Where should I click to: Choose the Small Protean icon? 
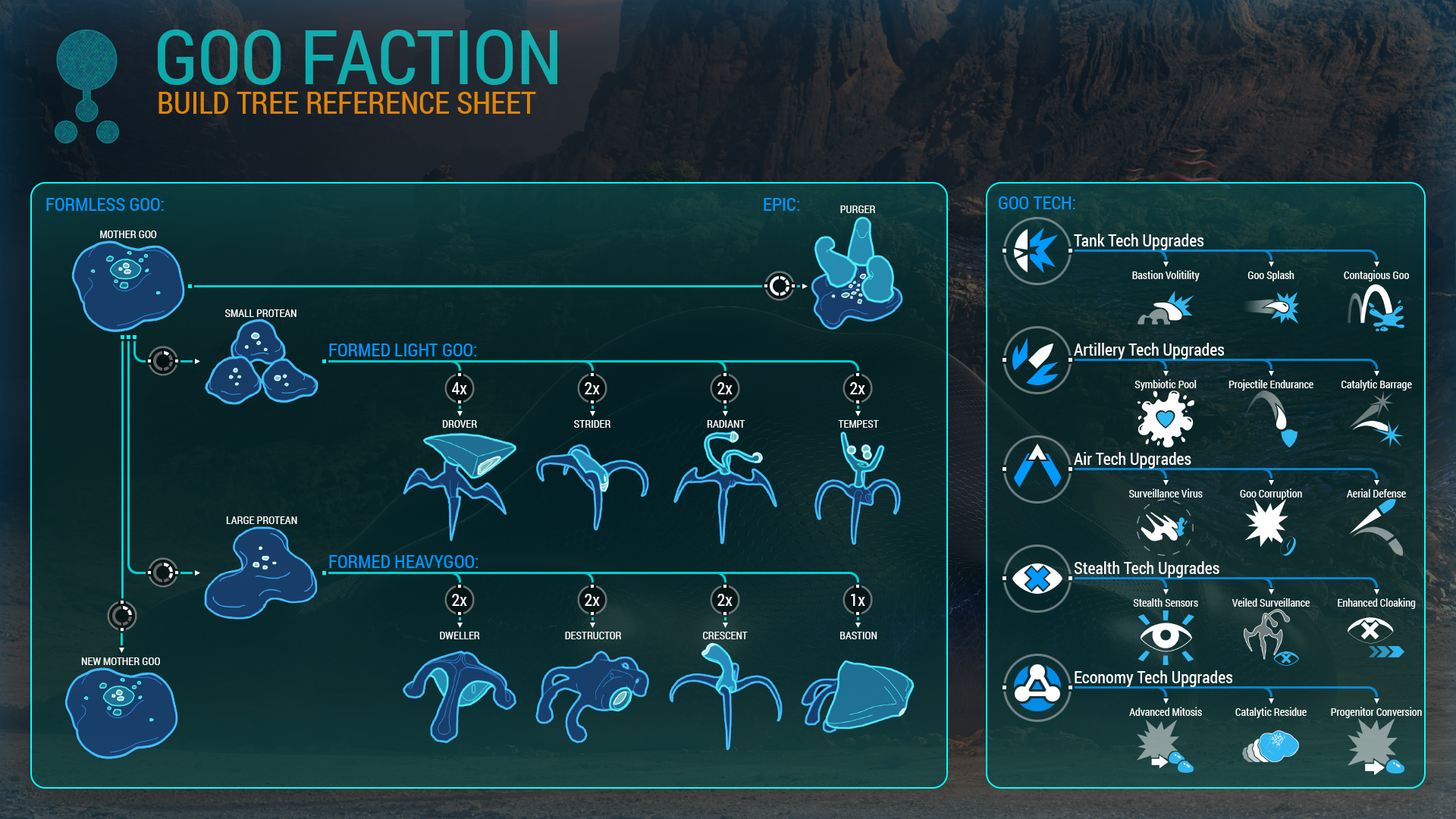point(260,365)
